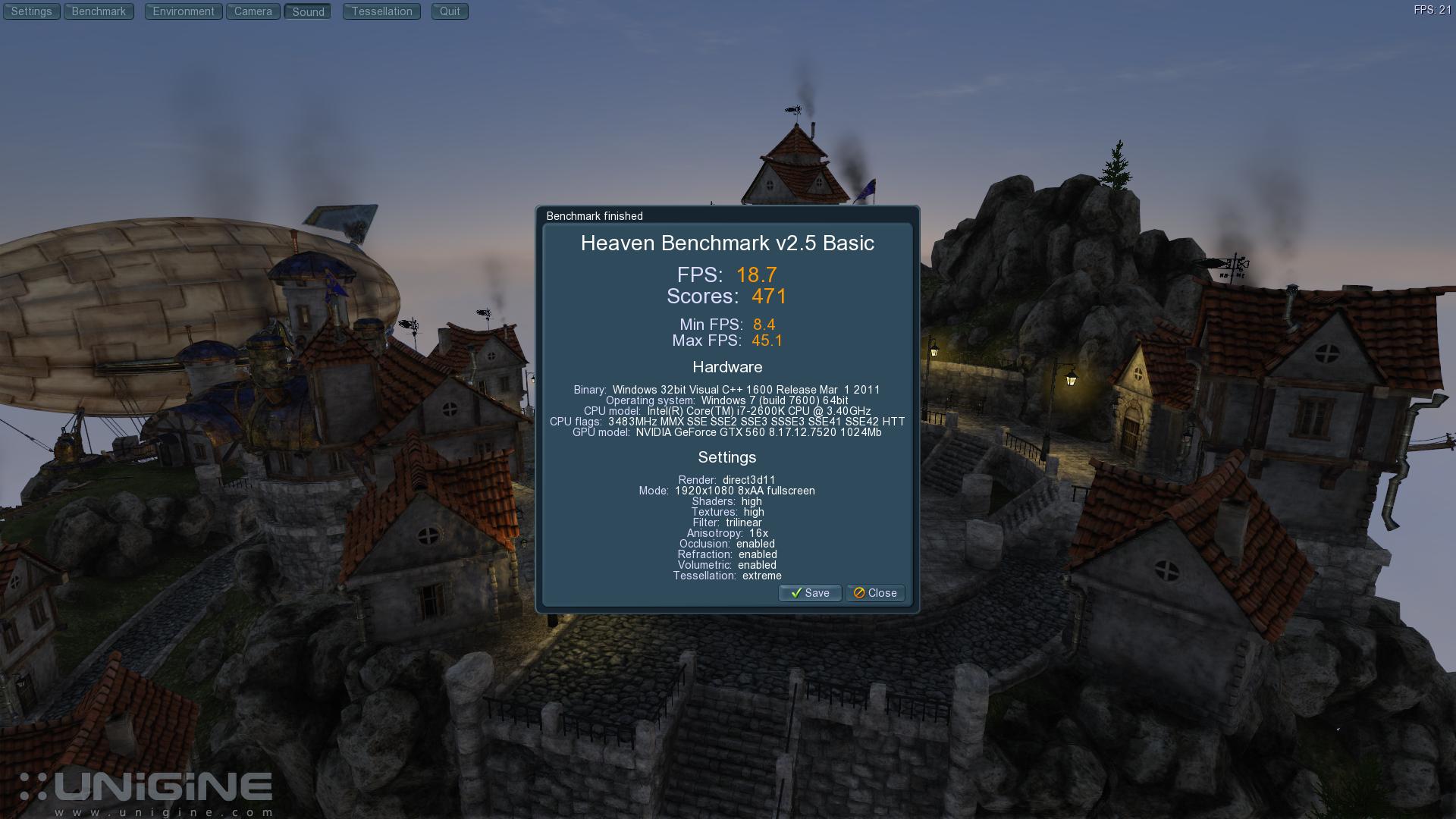The image size is (1456, 819).
Task: Open the Environment options
Action: click(x=184, y=11)
